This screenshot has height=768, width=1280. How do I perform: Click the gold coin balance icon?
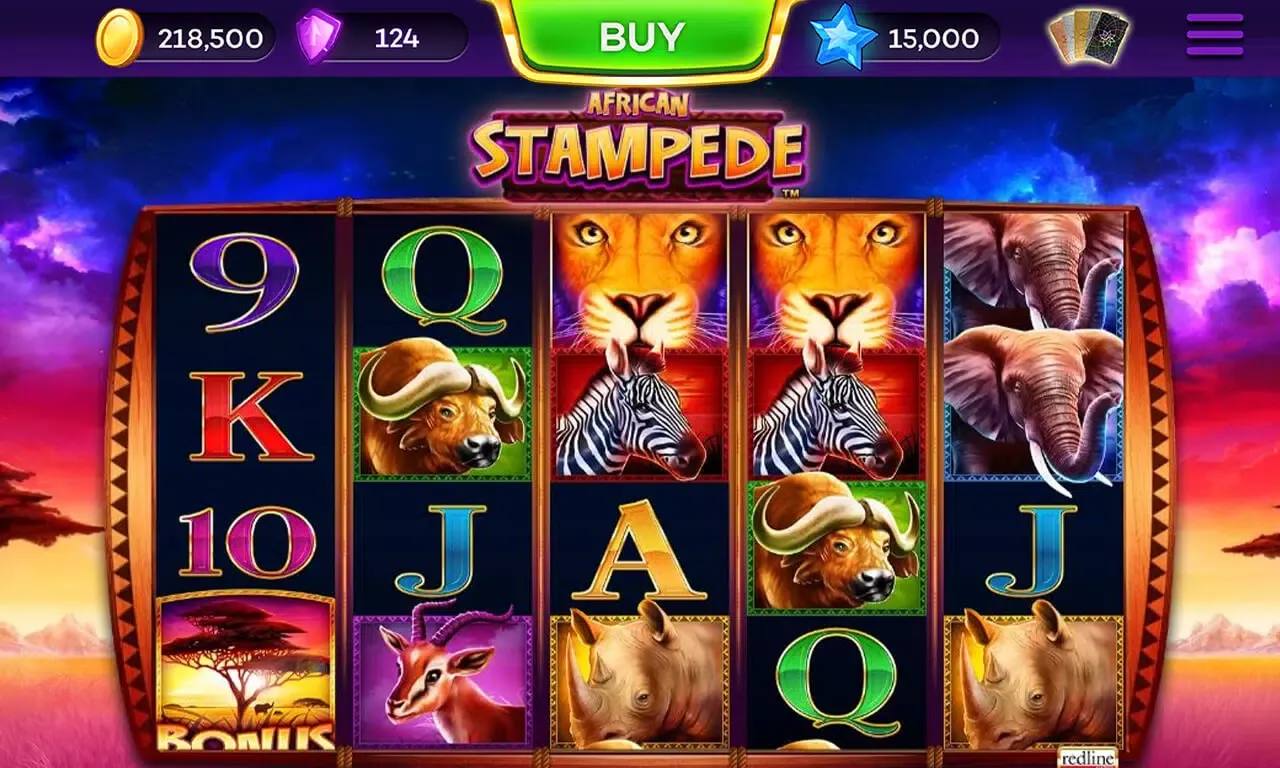point(122,37)
